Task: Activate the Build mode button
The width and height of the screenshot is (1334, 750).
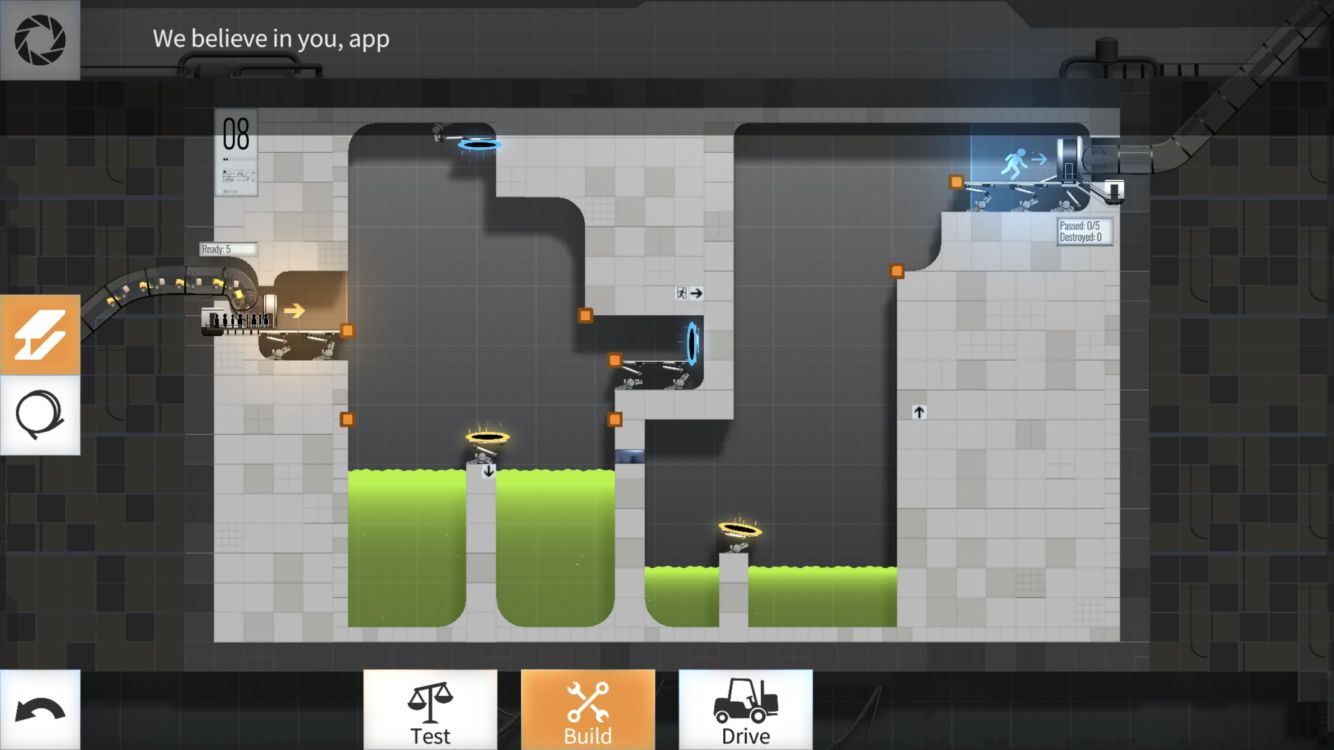Action: (588, 710)
